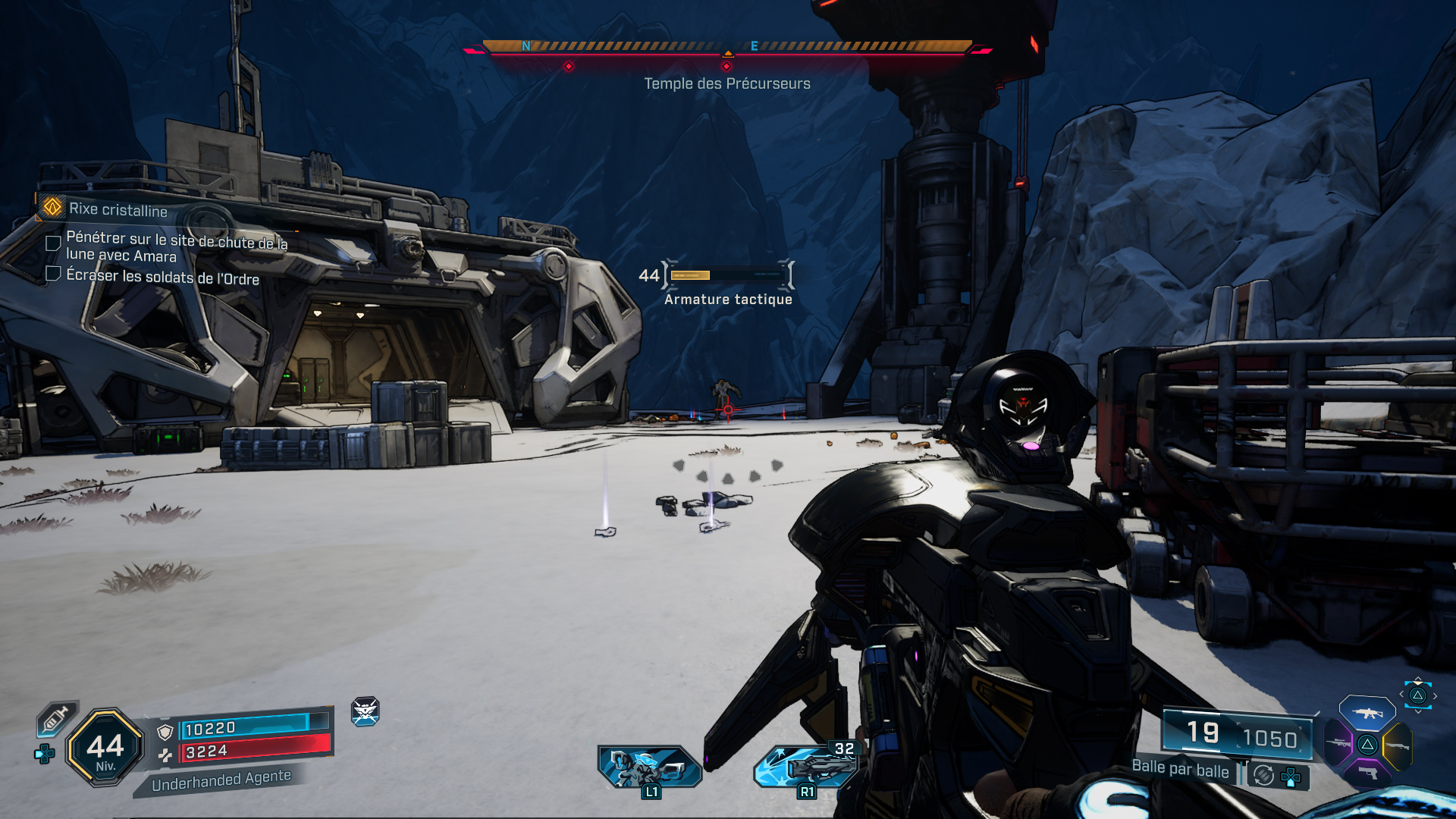Select the assault rifle weapon slot
This screenshot has width=1456, height=819.
pos(1367,713)
